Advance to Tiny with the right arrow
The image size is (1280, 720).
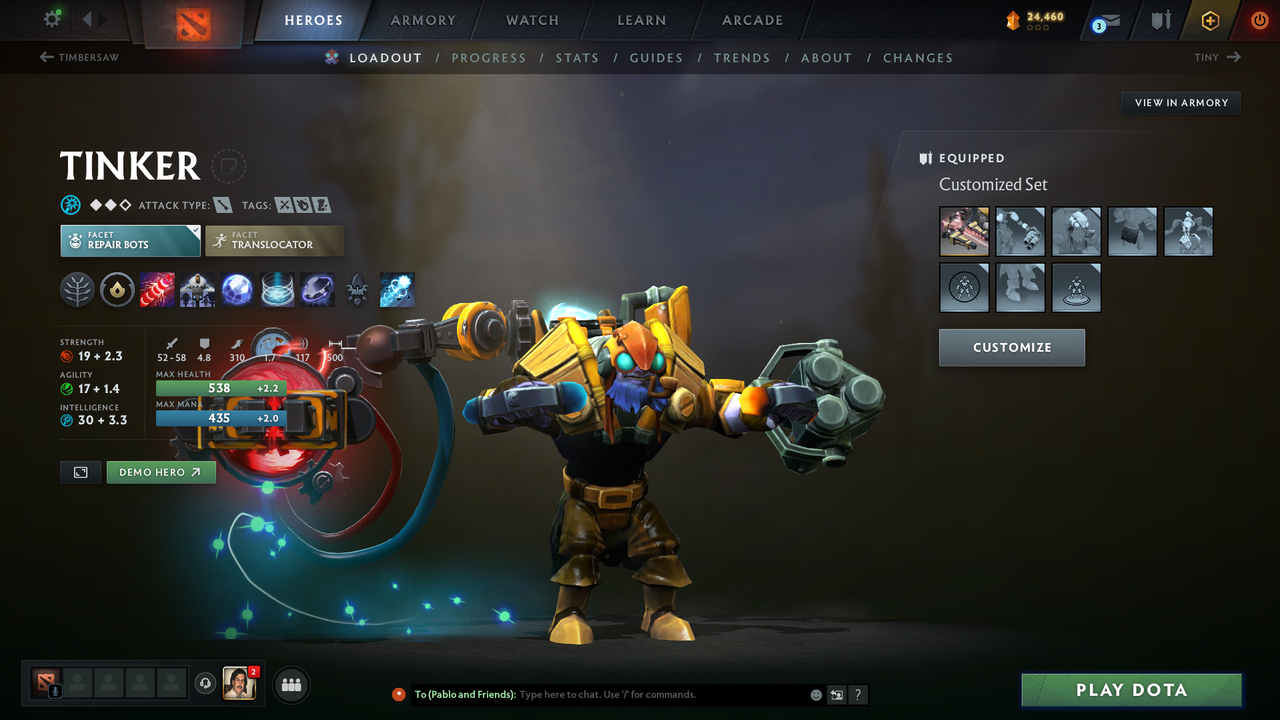click(x=1232, y=57)
